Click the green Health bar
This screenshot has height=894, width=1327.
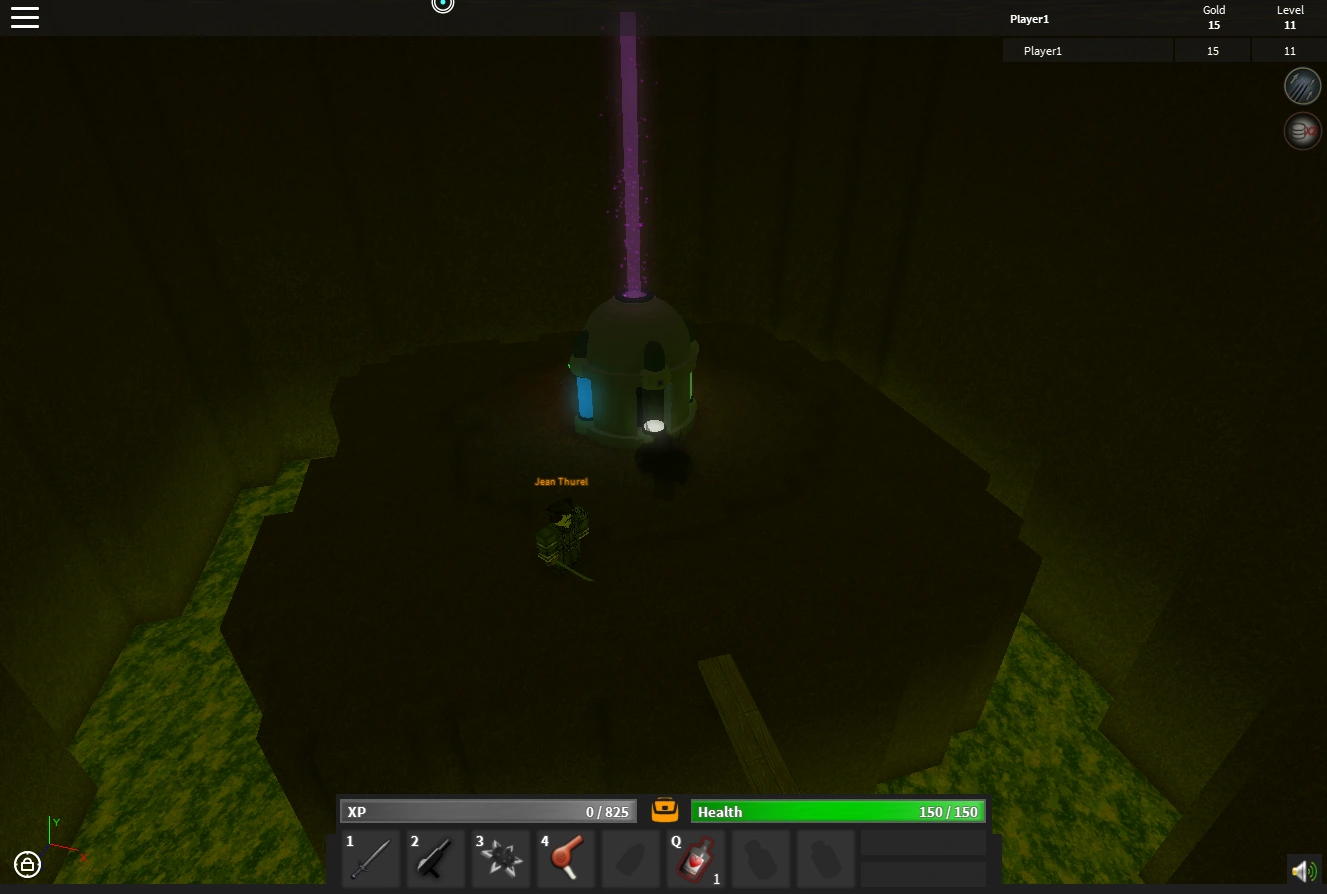838,811
